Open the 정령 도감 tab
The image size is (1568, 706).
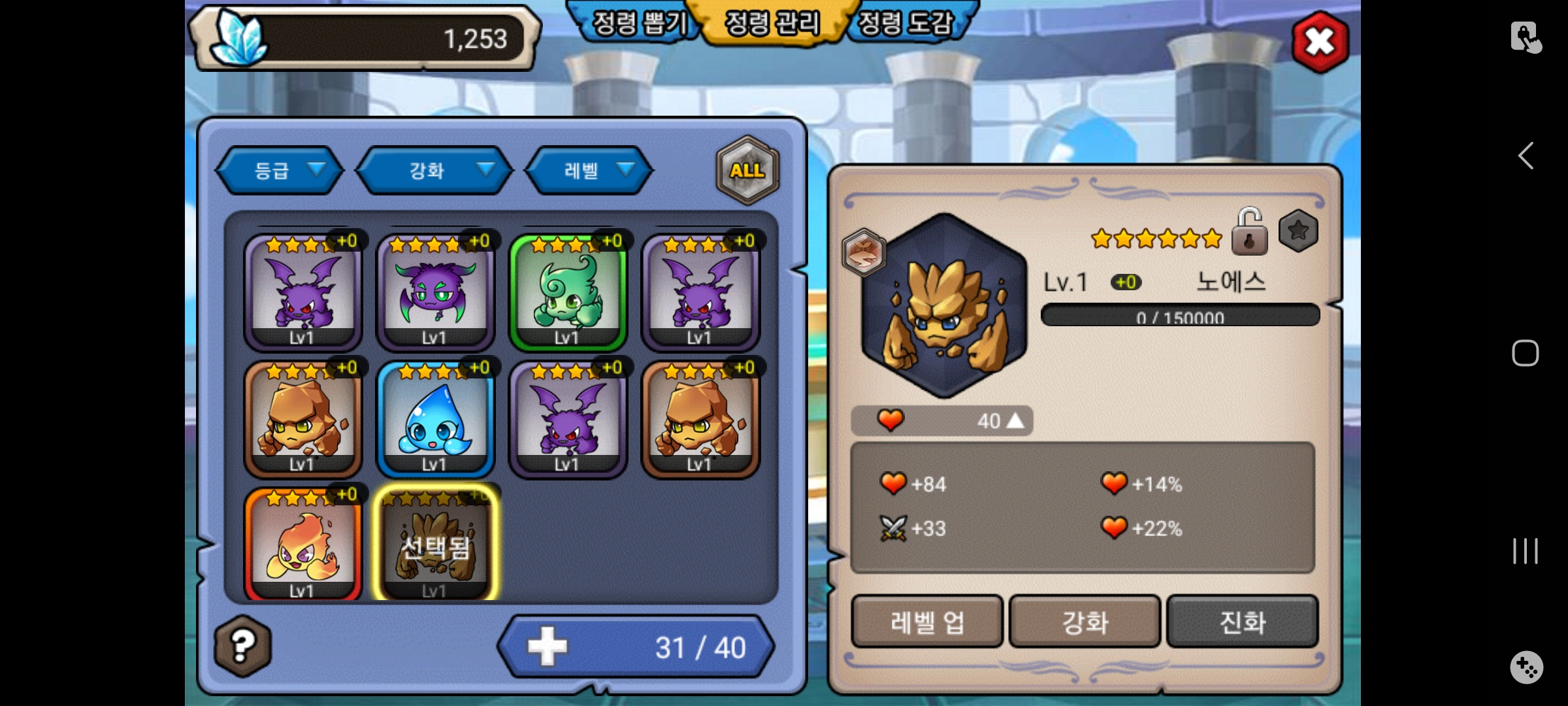point(906,24)
